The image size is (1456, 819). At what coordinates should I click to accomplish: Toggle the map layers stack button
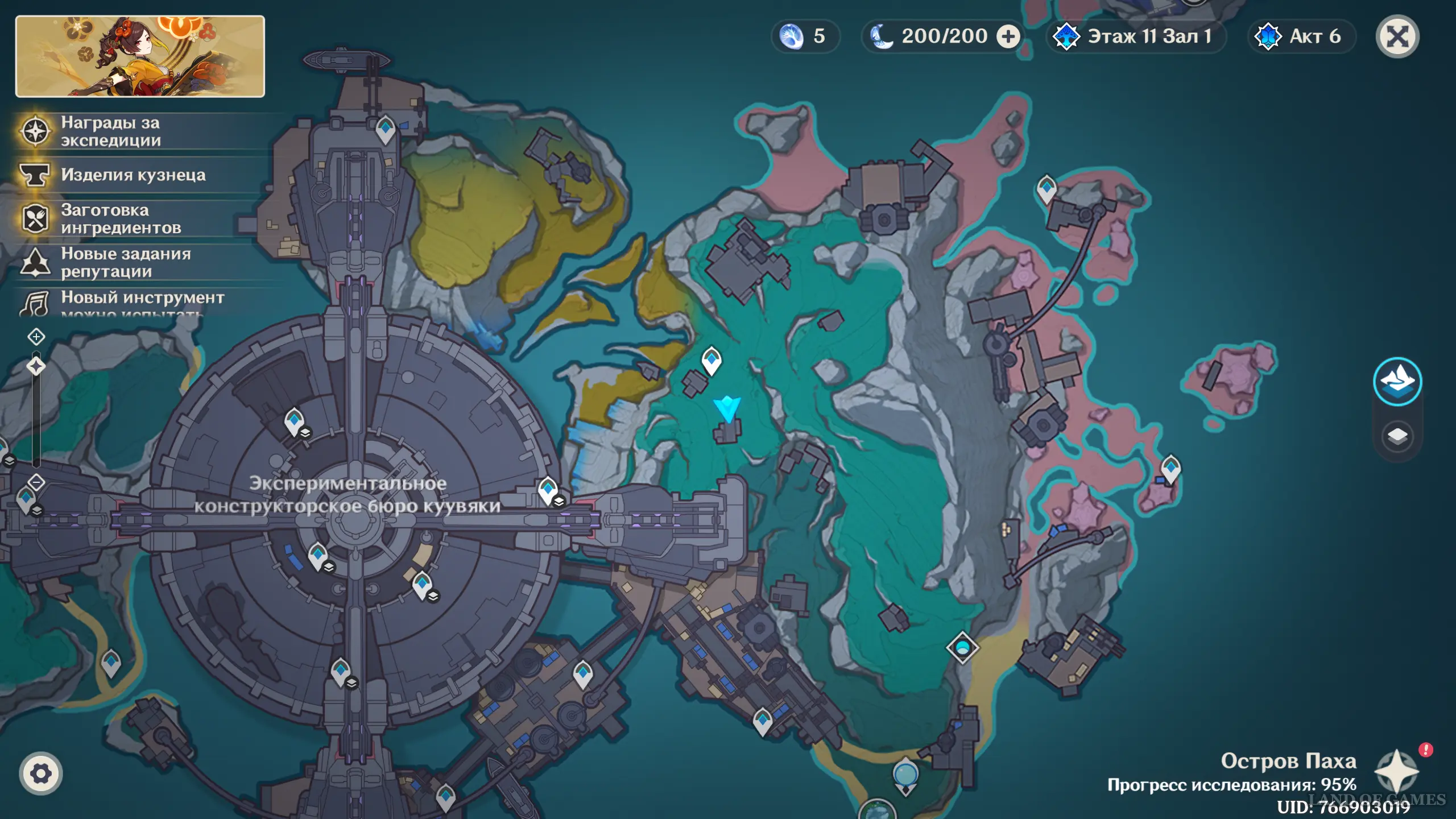pyautogui.click(x=1397, y=437)
